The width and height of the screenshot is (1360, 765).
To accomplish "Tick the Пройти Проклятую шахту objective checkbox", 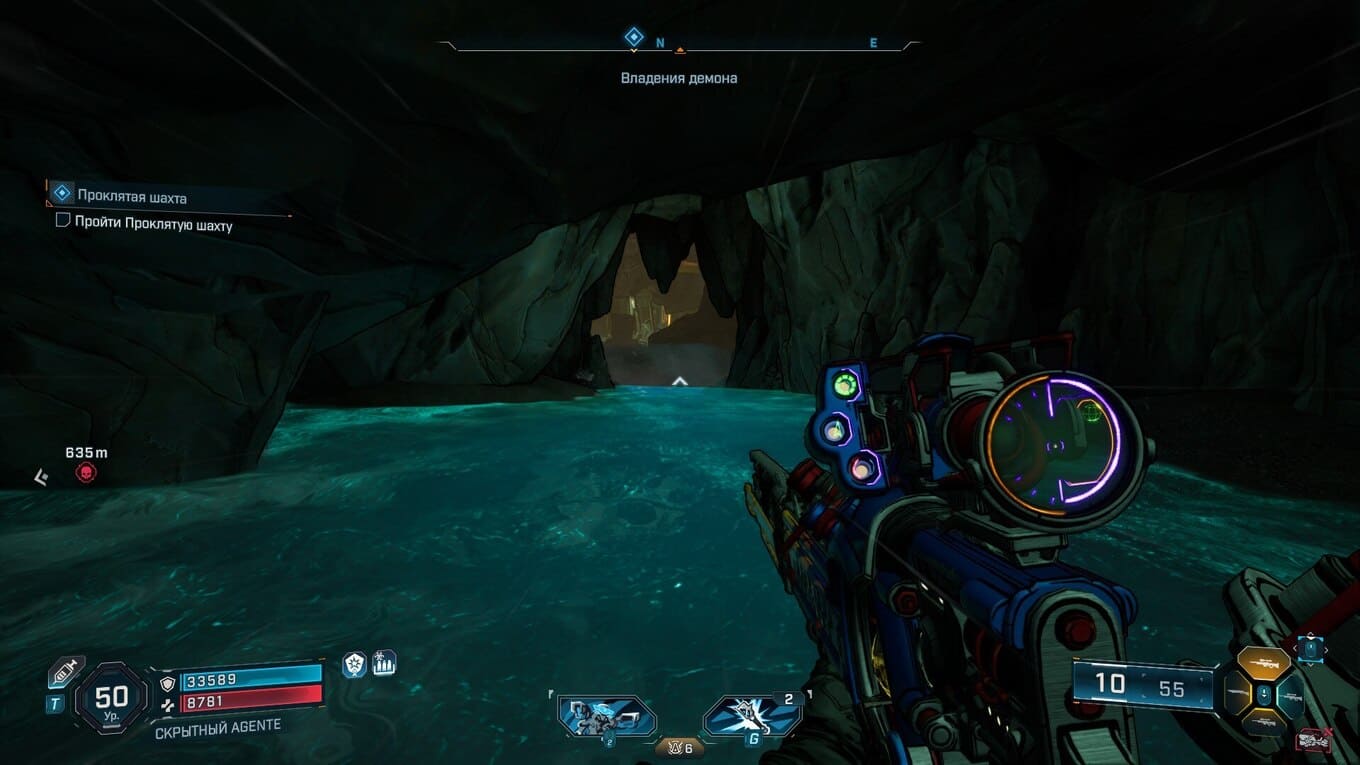I will click(x=63, y=221).
